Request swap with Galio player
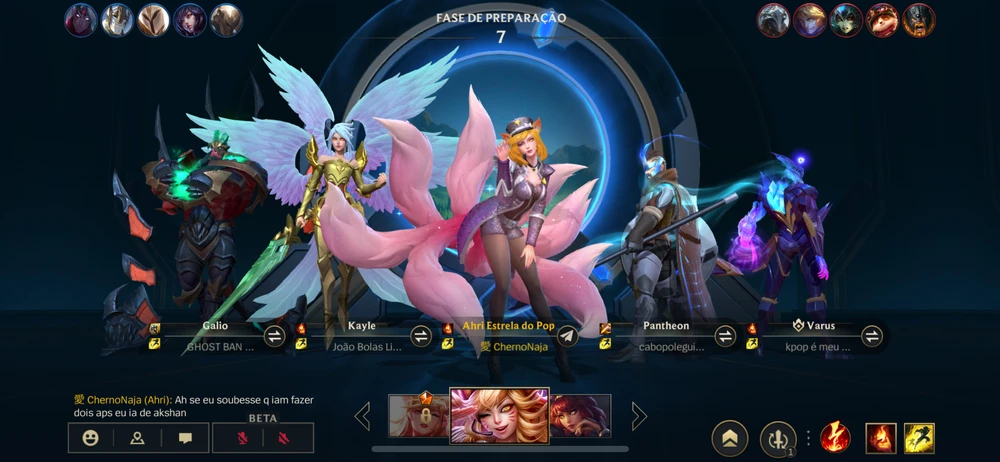Viewport: 1000px width, 462px height. coord(274,336)
